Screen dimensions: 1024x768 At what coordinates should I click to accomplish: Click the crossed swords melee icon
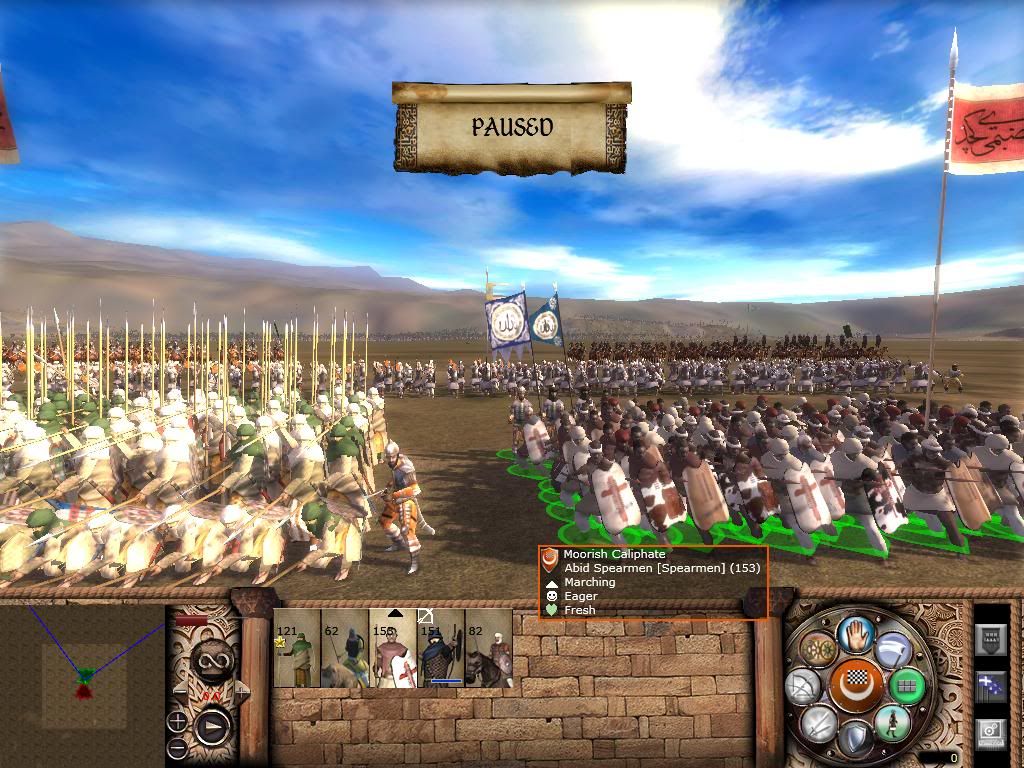[817, 723]
